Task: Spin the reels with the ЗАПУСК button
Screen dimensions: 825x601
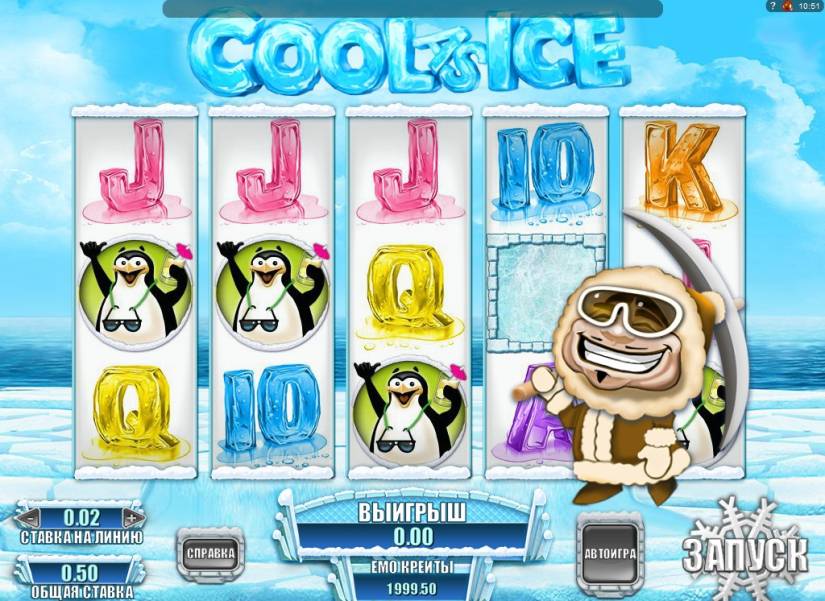Action: 746,551
